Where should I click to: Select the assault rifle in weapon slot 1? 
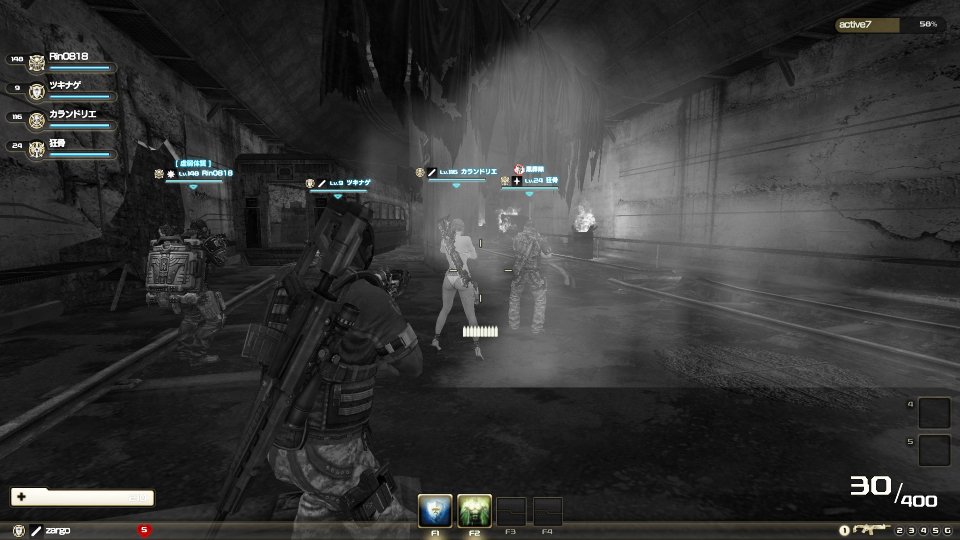(865, 529)
